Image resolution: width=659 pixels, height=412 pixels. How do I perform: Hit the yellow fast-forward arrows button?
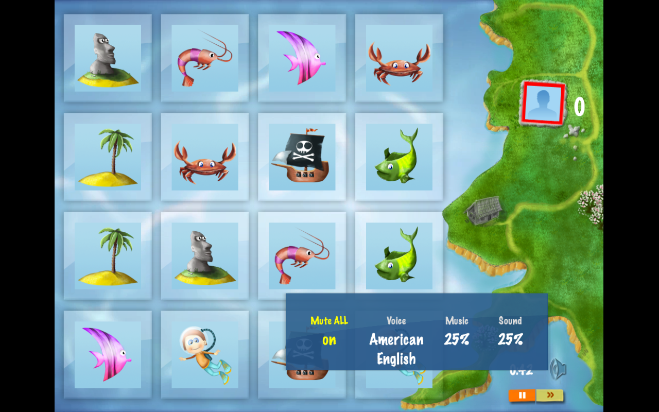549,396
